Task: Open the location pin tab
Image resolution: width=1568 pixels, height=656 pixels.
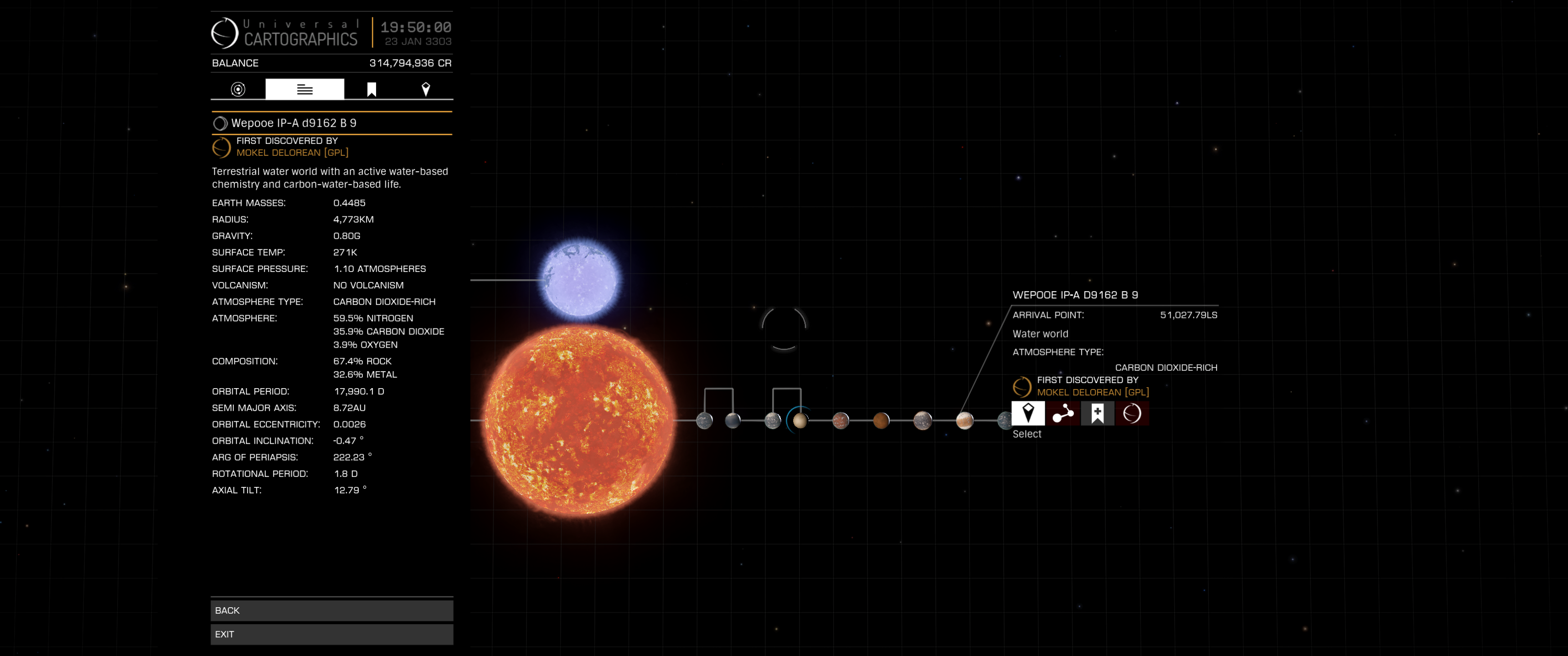Action: tap(425, 89)
